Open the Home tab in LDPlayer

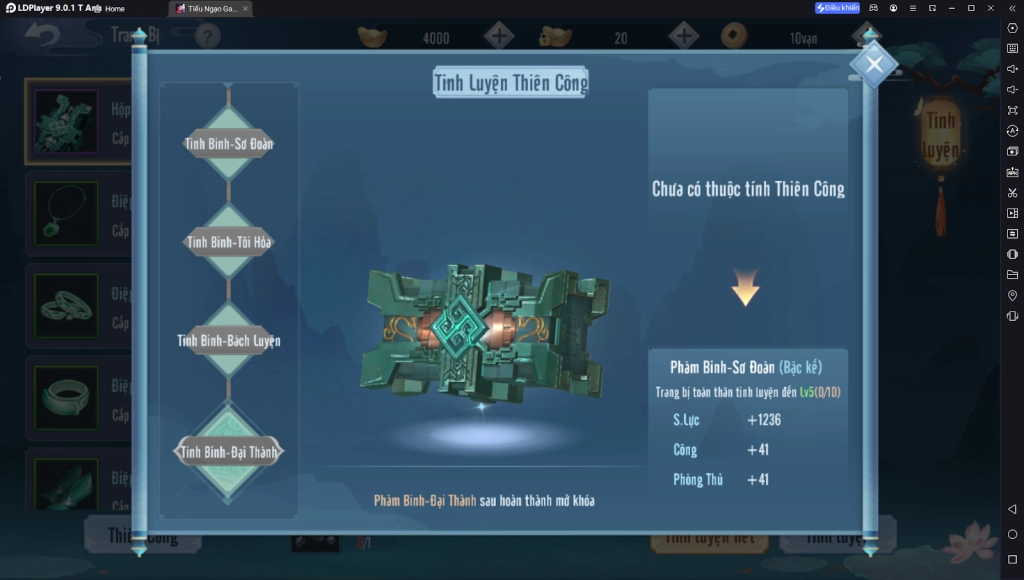click(115, 8)
